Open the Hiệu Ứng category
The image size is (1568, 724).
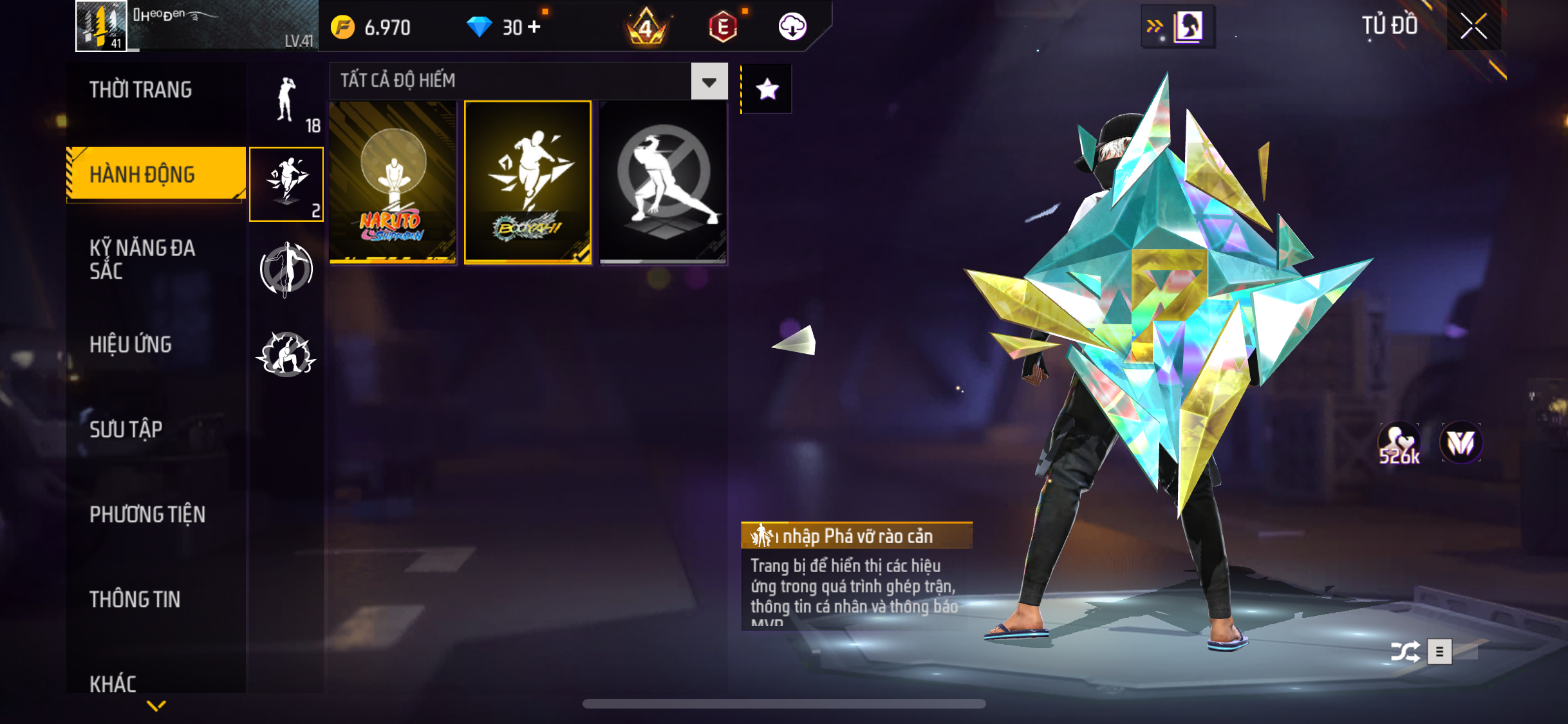tap(131, 345)
